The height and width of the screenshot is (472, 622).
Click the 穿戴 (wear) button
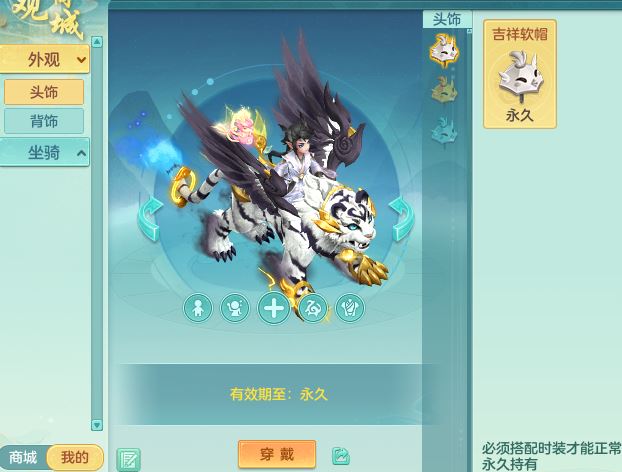tap(277, 454)
